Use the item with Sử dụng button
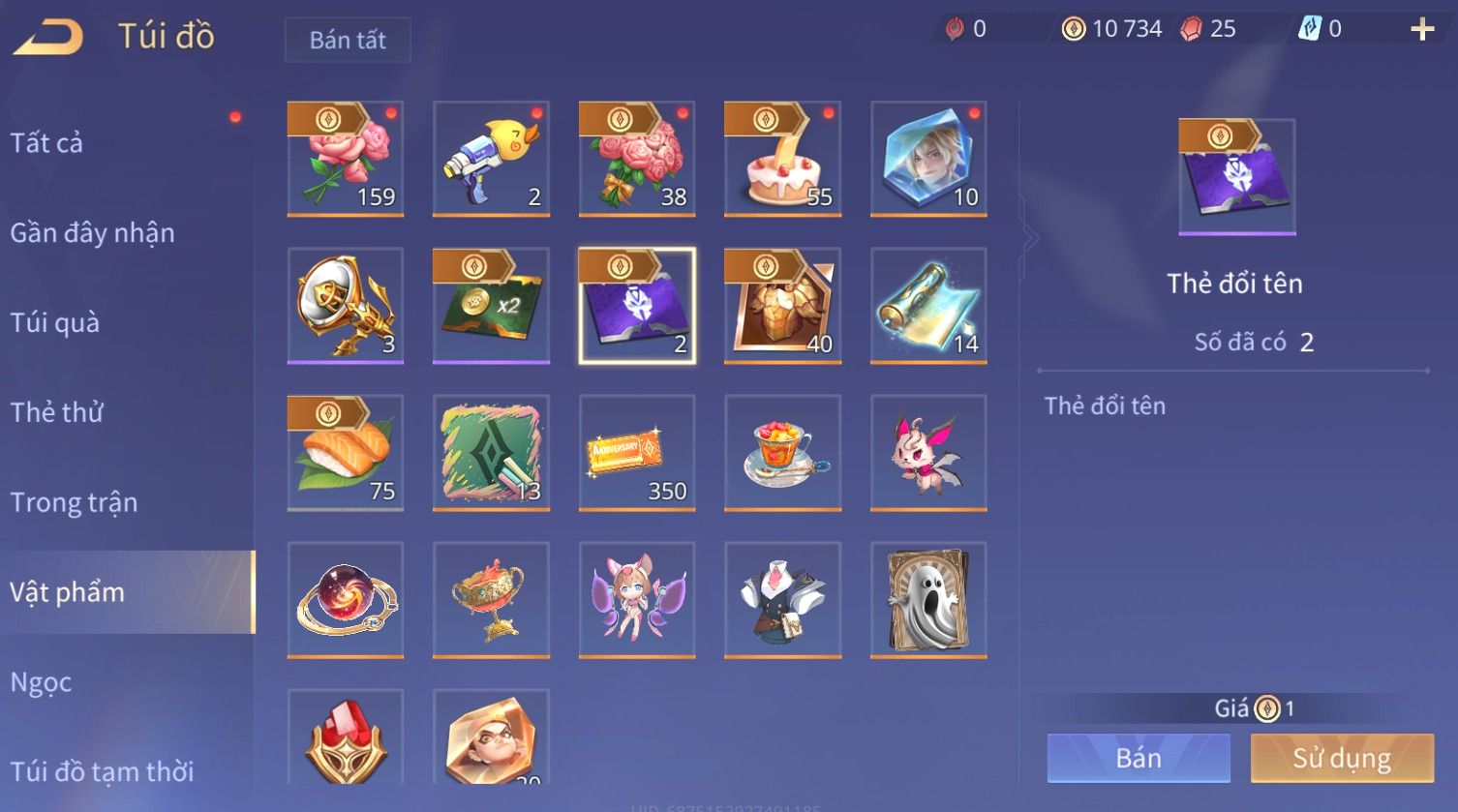This screenshot has width=1458, height=812. tap(1342, 758)
